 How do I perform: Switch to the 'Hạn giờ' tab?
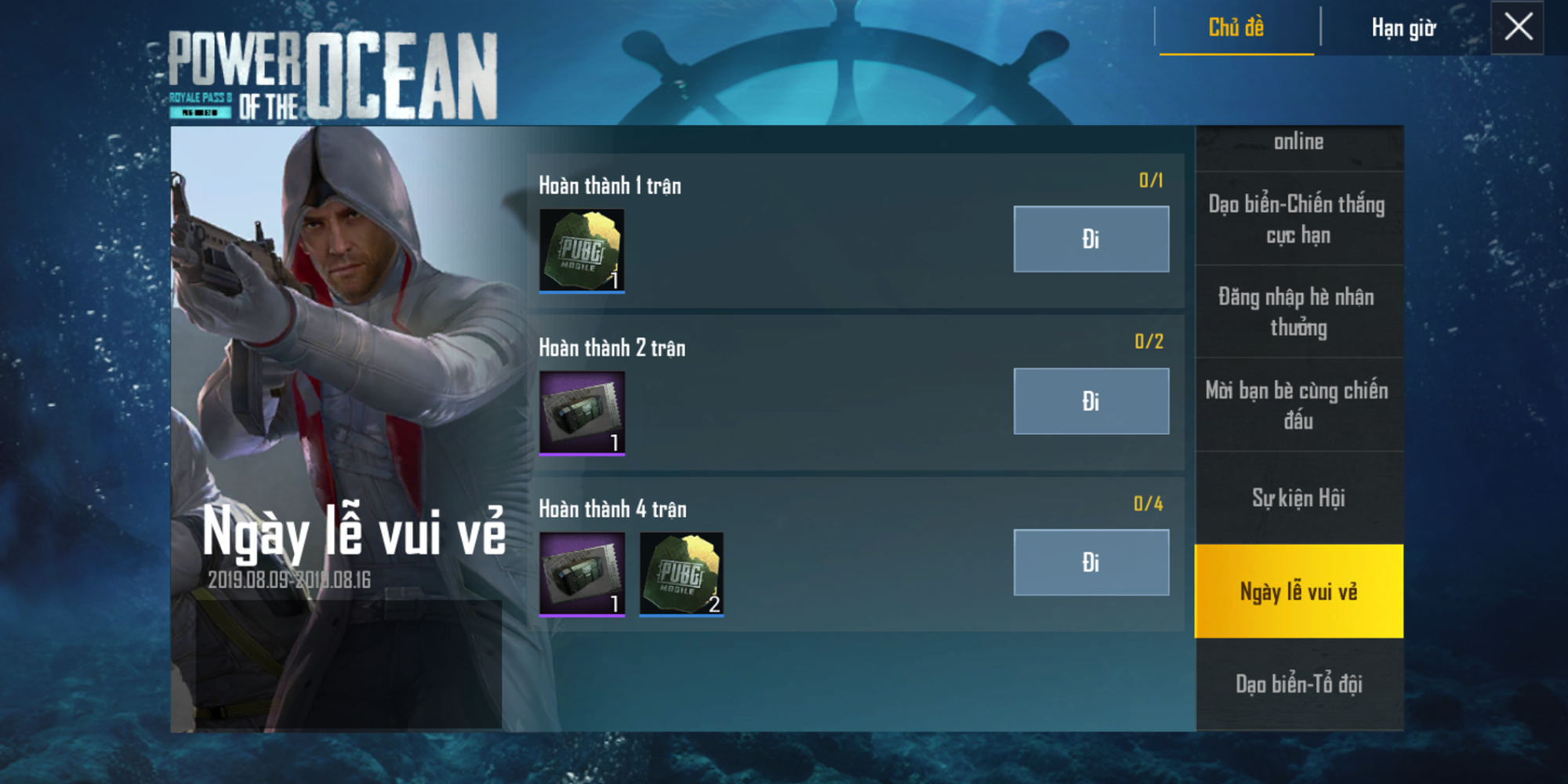pos(1403,26)
